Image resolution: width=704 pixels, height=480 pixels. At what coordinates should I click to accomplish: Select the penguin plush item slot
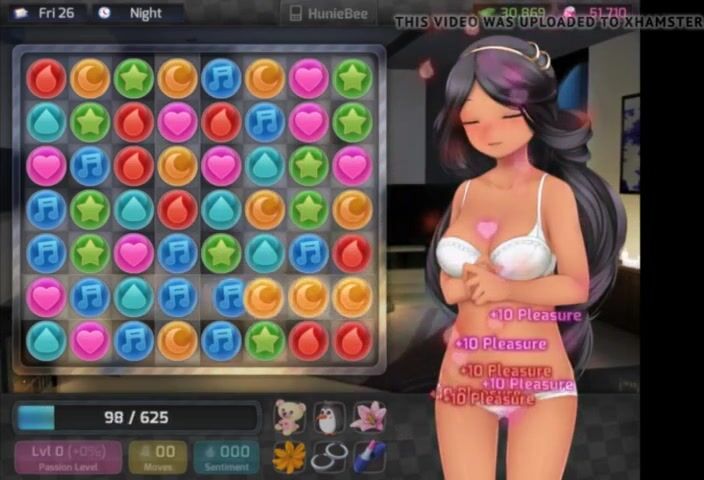coord(329,416)
